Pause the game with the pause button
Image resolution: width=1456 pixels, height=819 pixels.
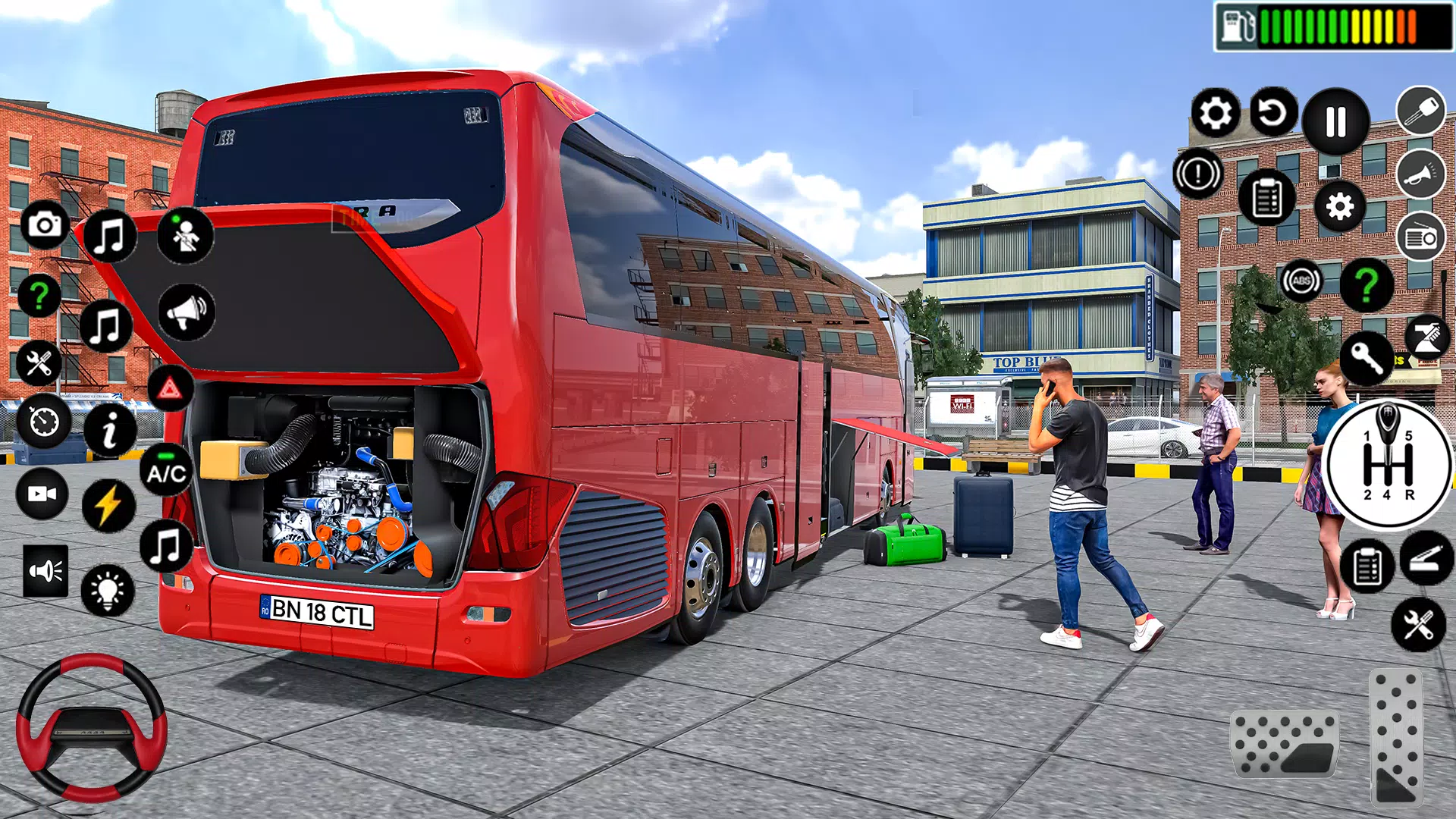(x=1335, y=121)
